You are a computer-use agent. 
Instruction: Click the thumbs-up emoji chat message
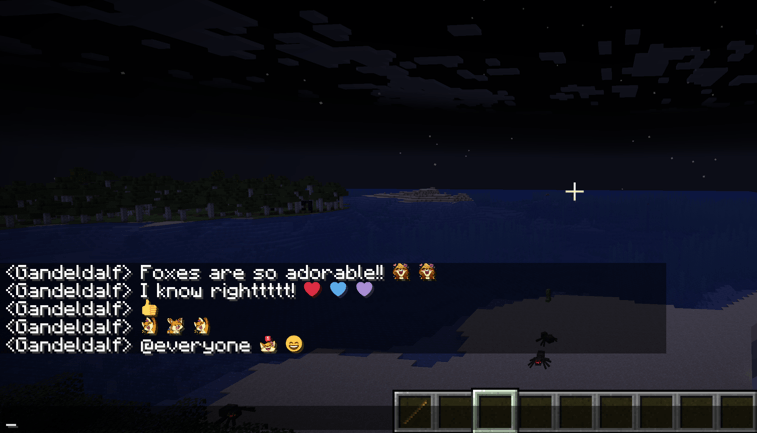[x=149, y=309]
